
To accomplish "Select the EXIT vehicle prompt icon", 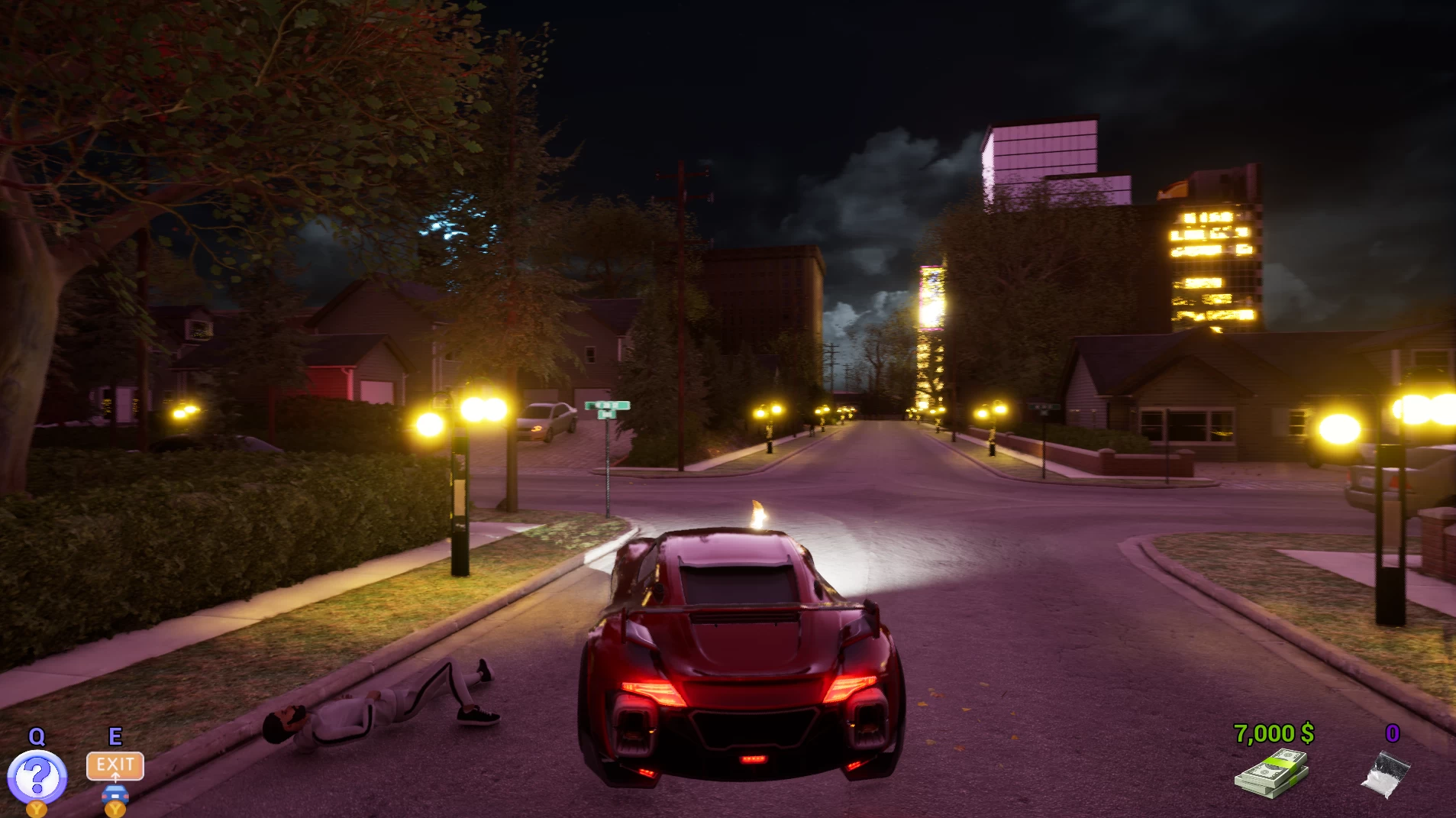I will tap(115, 765).
